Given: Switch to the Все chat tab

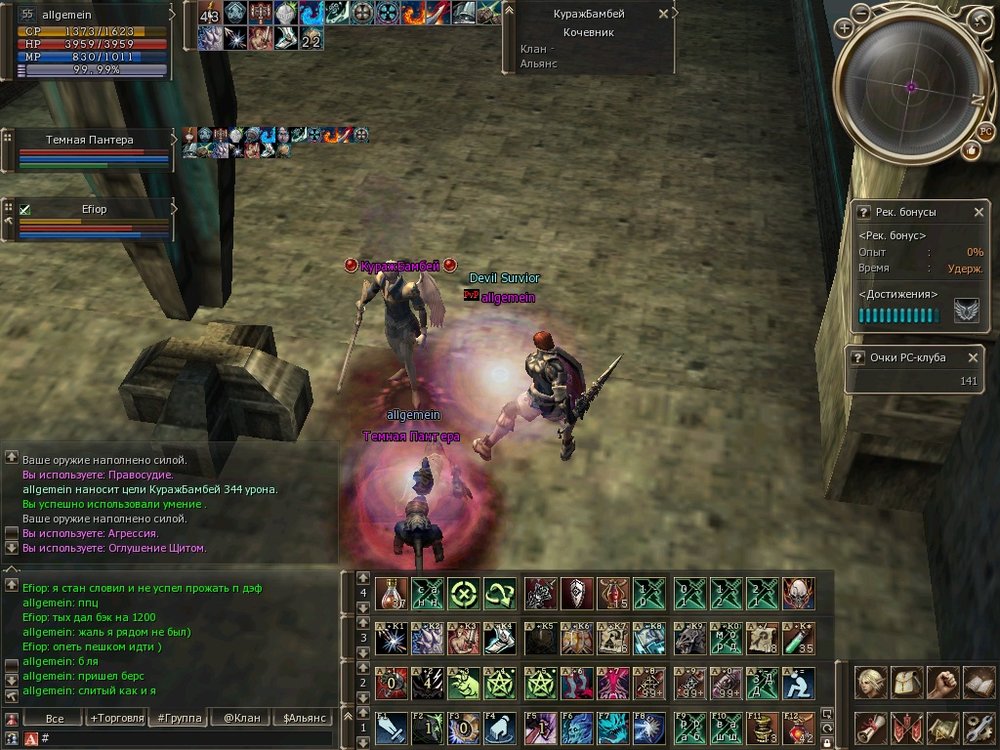Looking at the screenshot, I should [54, 718].
